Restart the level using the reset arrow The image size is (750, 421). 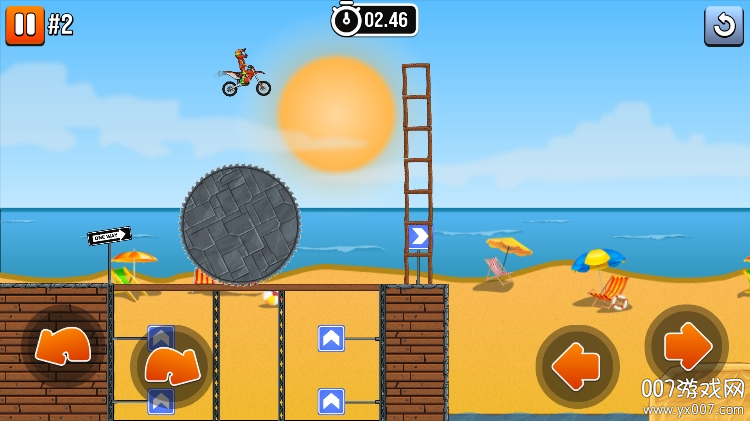[x=723, y=25]
